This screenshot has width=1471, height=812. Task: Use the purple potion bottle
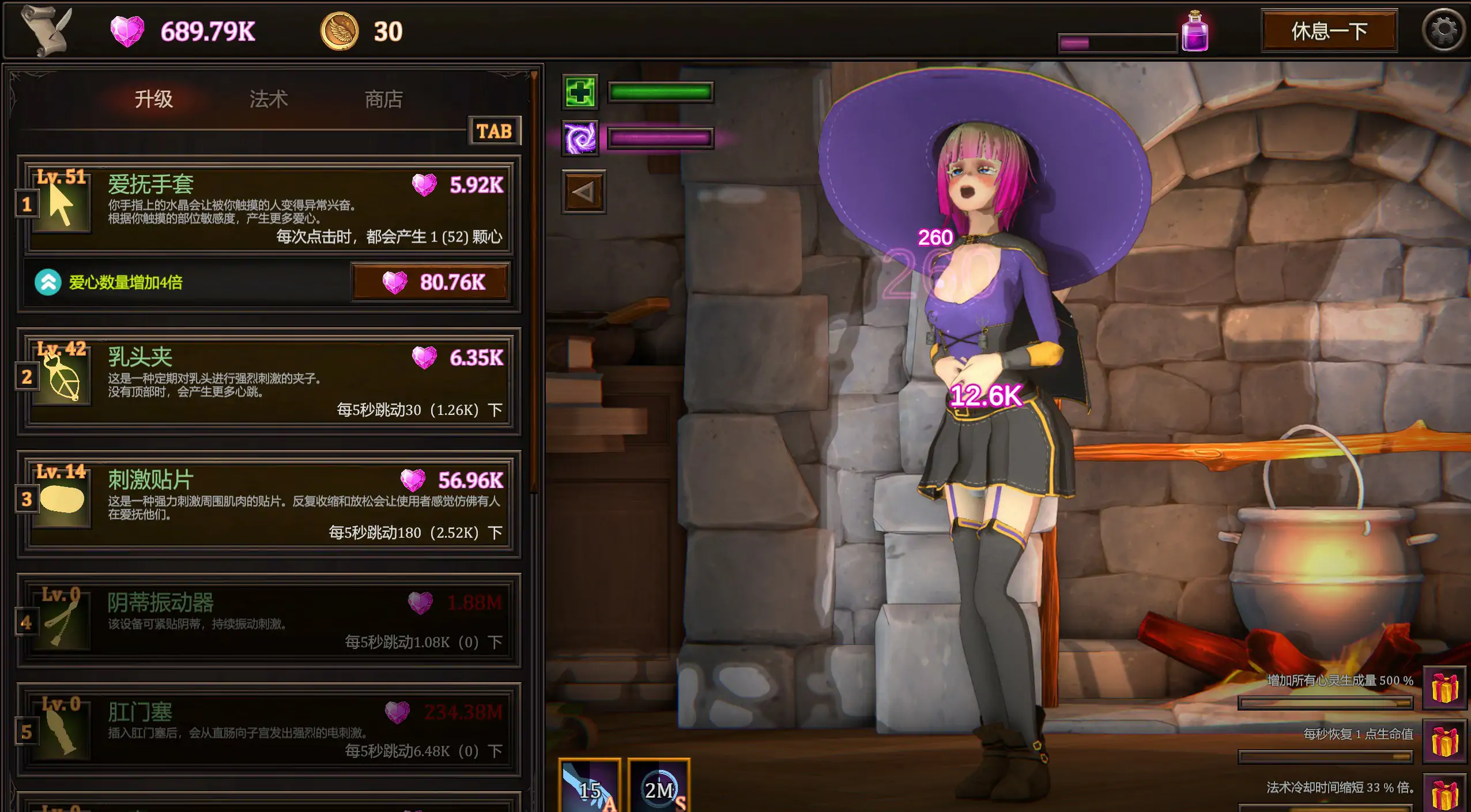click(1195, 31)
